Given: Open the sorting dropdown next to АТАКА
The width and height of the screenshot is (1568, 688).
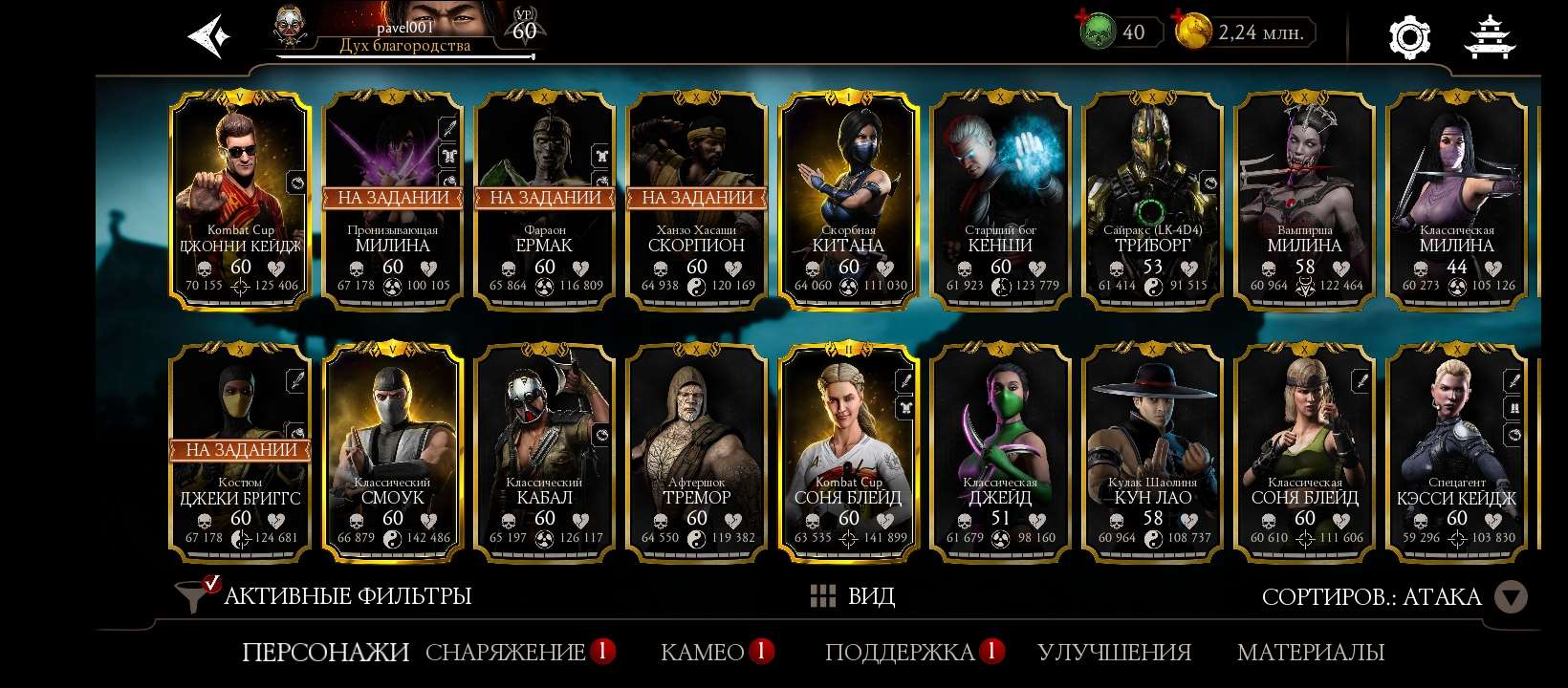Looking at the screenshot, I should tap(1513, 596).
